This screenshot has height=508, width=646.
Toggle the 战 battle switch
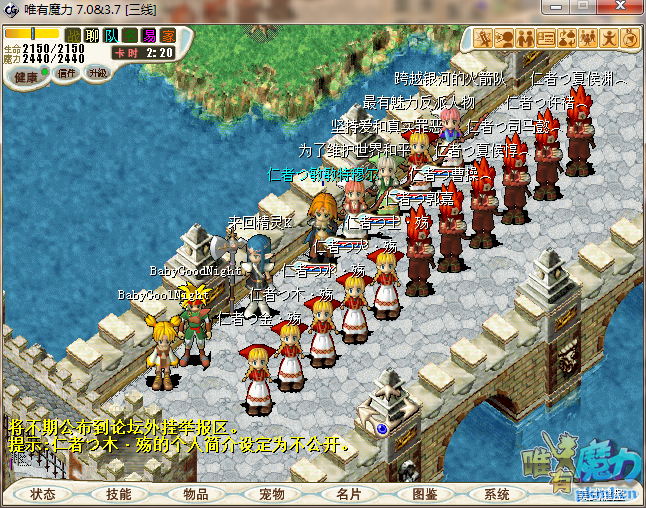click(73, 36)
